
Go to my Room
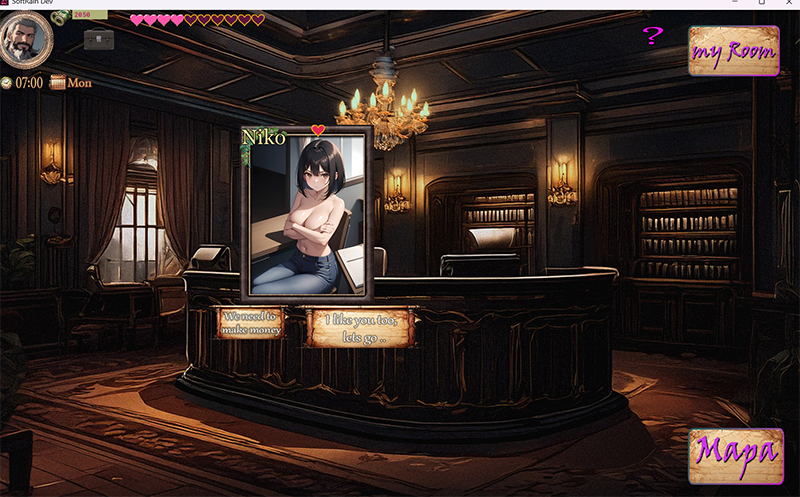click(733, 51)
